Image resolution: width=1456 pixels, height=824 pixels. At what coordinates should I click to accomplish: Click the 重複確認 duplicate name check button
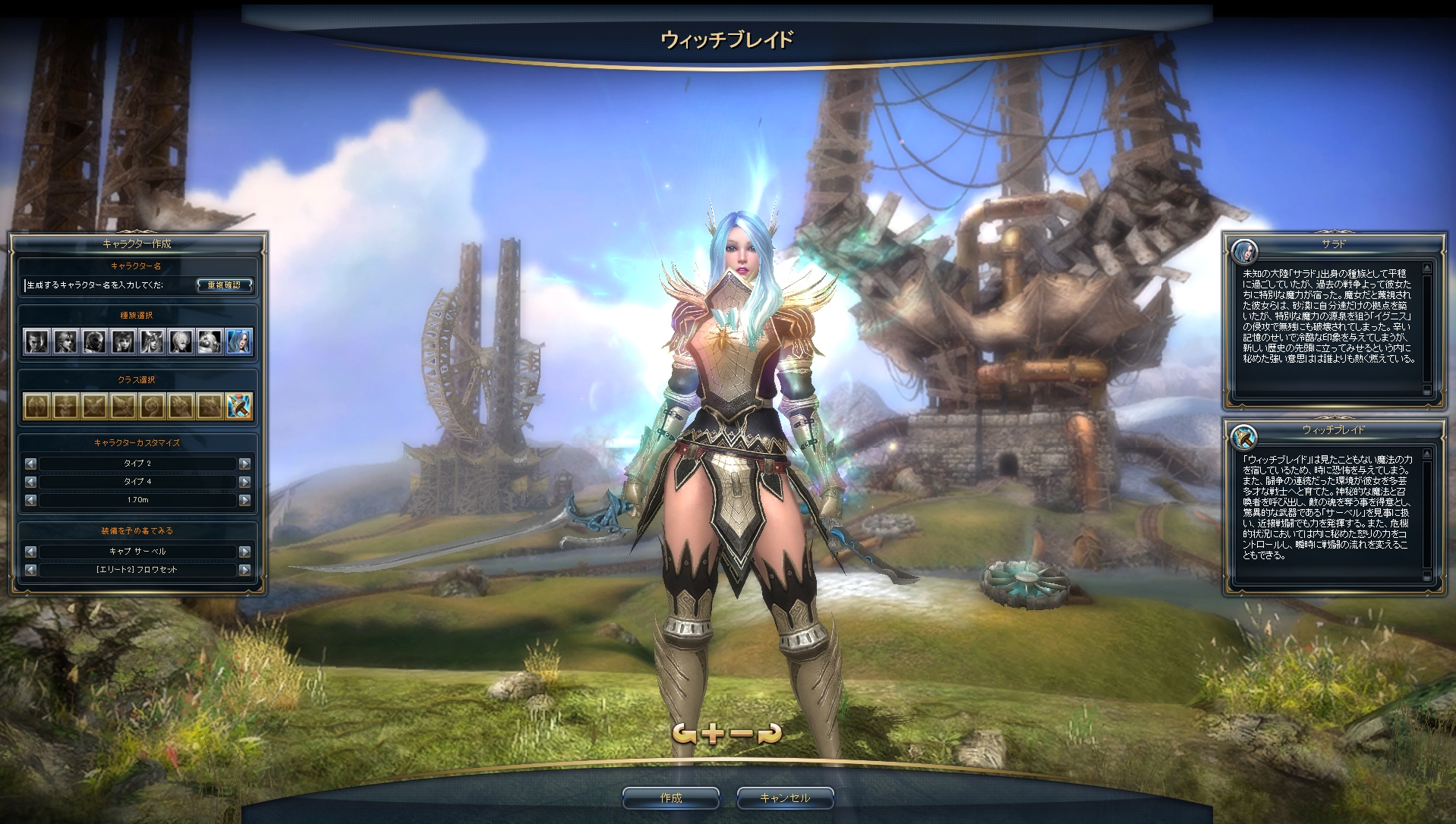pyautogui.click(x=224, y=285)
